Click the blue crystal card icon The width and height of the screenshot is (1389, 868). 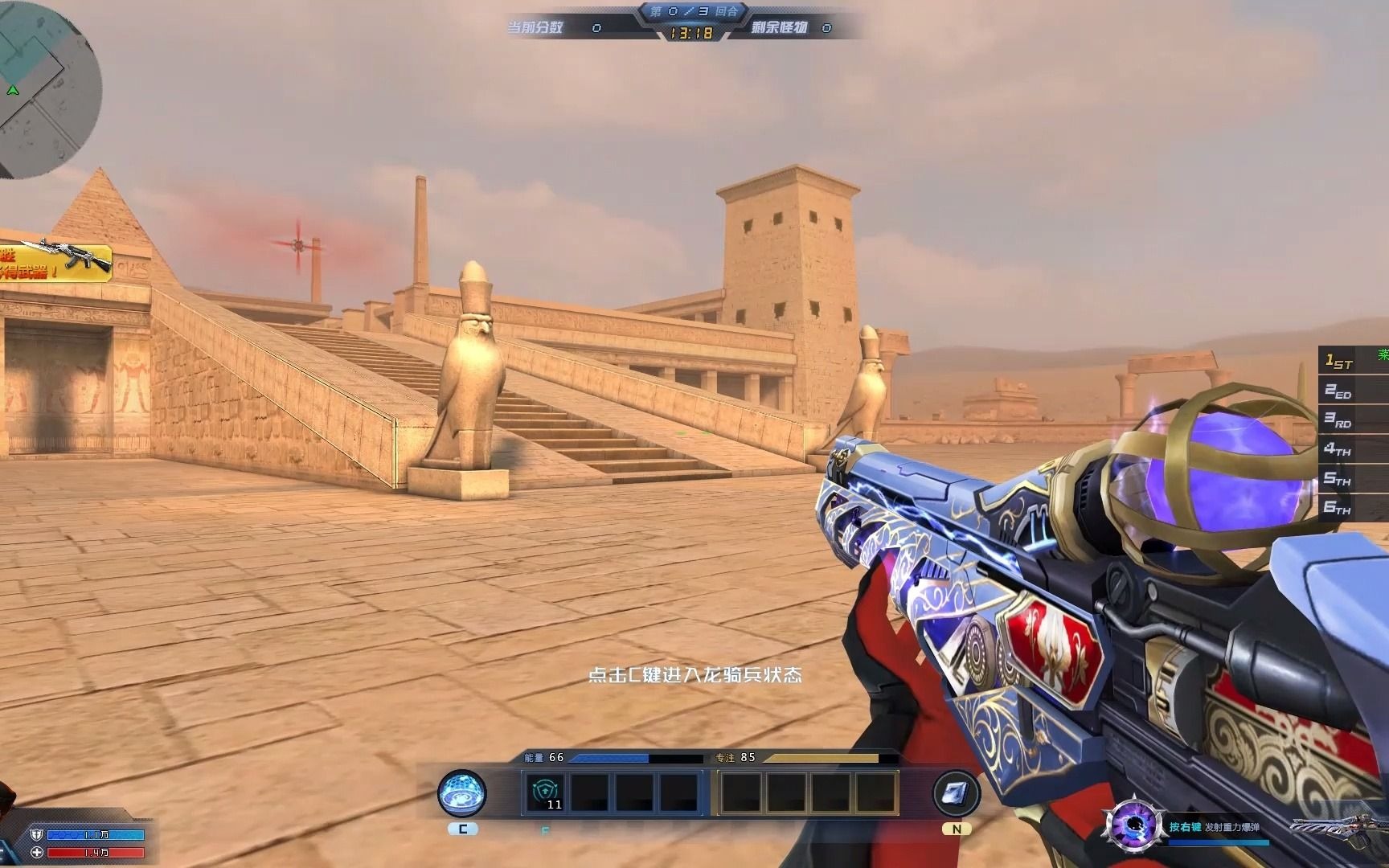tap(956, 792)
